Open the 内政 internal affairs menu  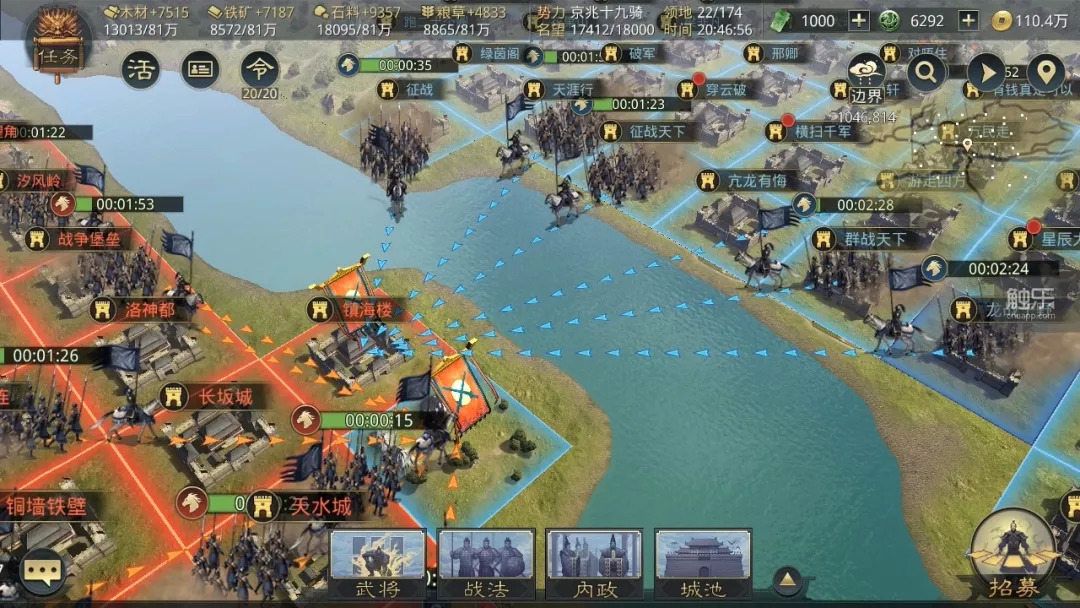click(x=595, y=564)
